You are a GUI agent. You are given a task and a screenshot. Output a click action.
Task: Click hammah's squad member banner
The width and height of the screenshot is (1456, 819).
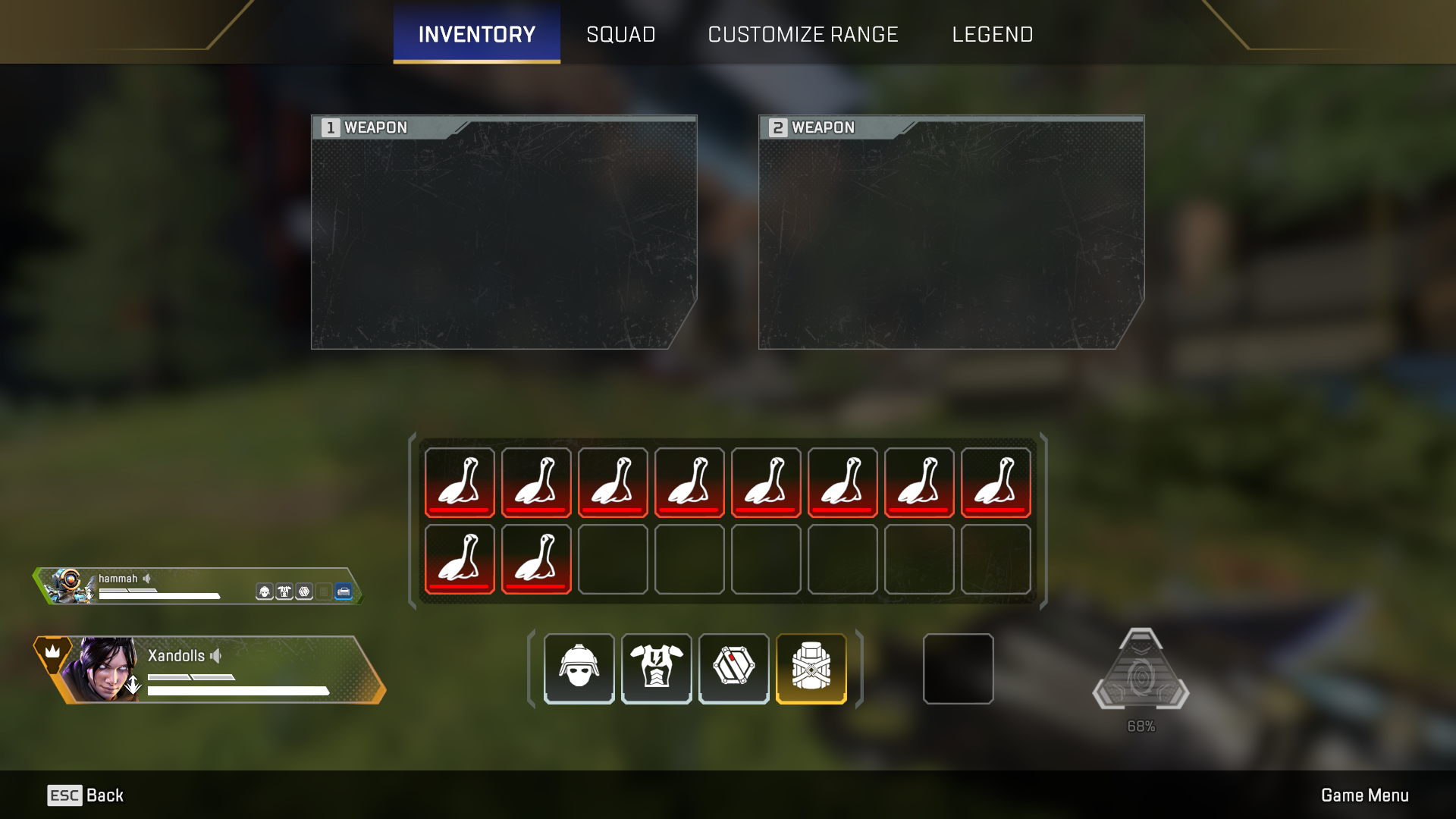tap(197, 586)
